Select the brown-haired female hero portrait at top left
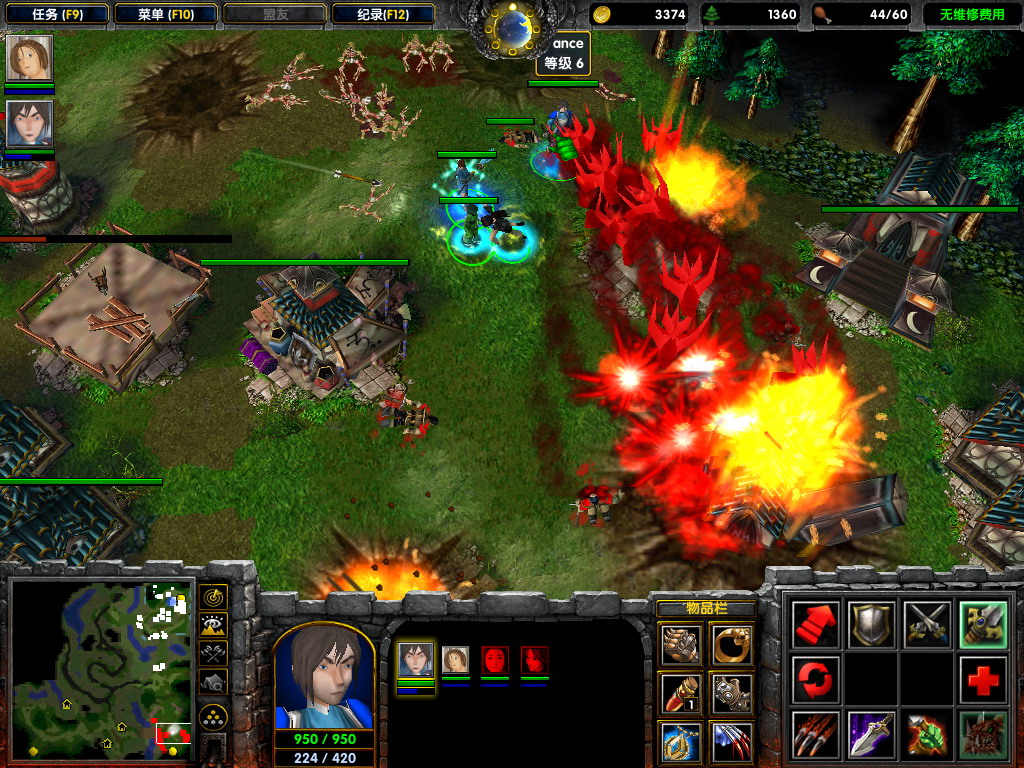The height and width of the screenshot is (768, 1024). click(29, 59)
